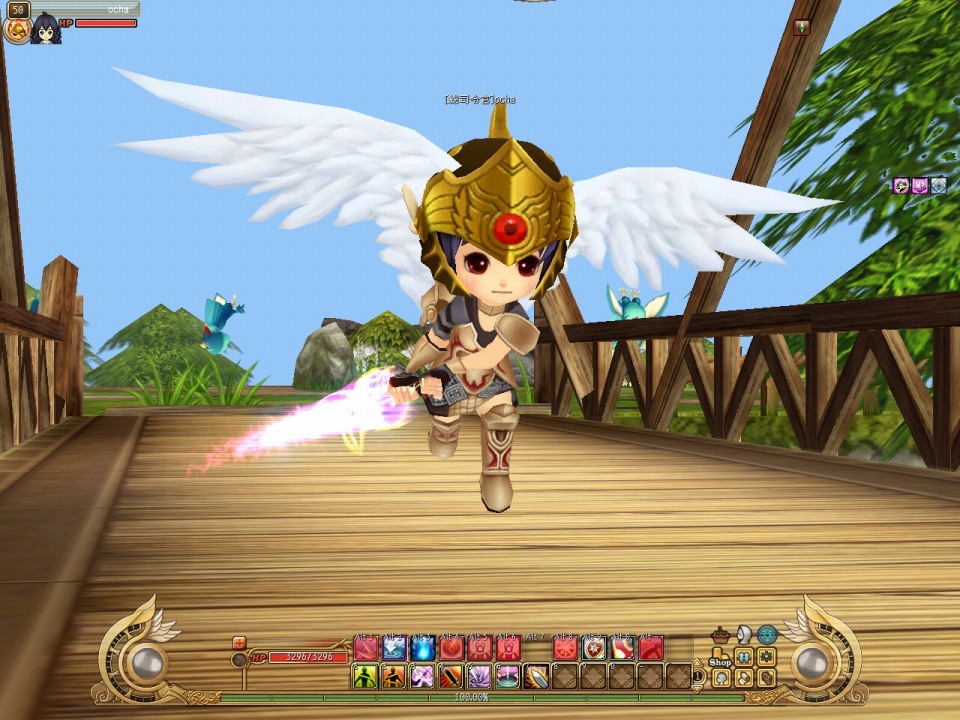This screenshot has width=960, height=720.
Task: Use the green figure stance skill
Action: [x=365, y=677]
